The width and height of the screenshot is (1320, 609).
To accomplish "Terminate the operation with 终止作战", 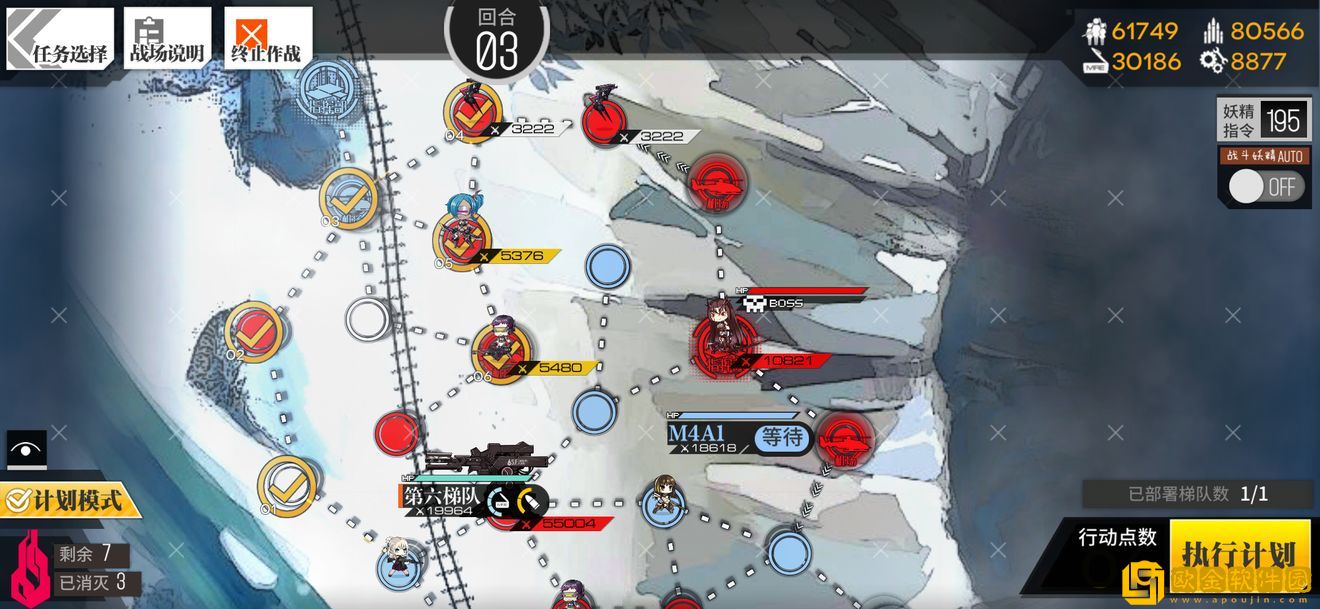I will [x=267, y=39].
